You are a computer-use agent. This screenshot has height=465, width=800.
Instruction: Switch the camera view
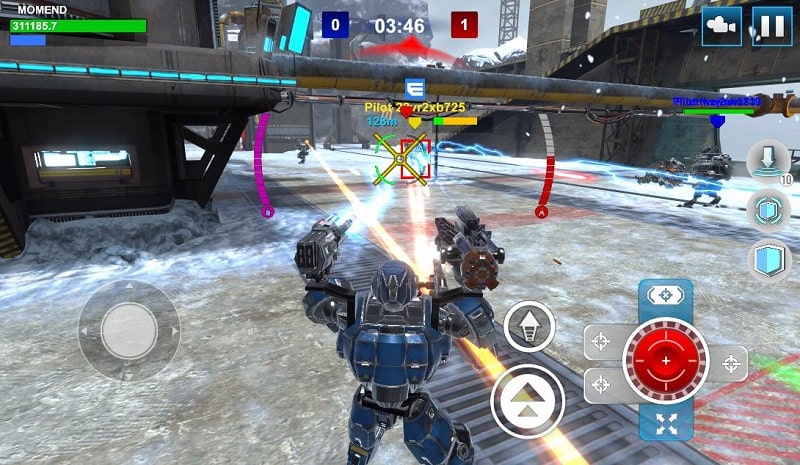[x=721, y=26]
